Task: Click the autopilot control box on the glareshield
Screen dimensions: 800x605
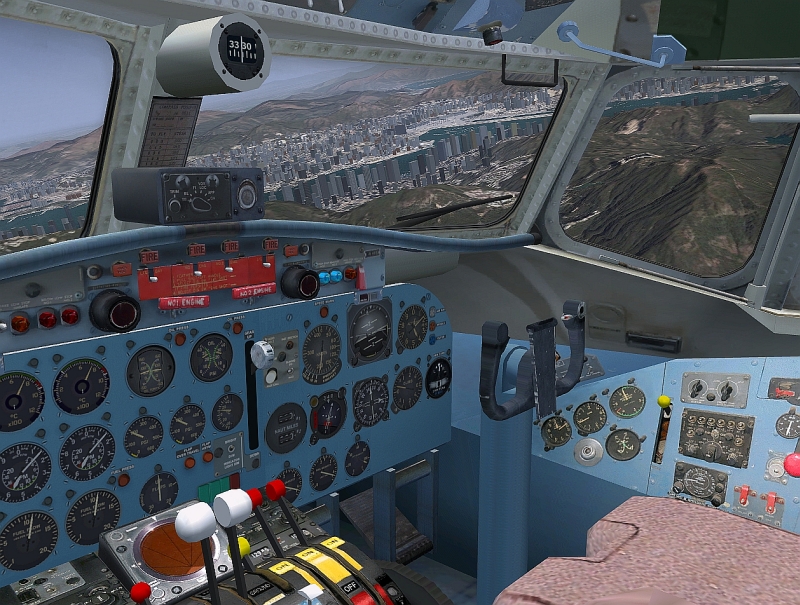Action: [x=188, y=194]
